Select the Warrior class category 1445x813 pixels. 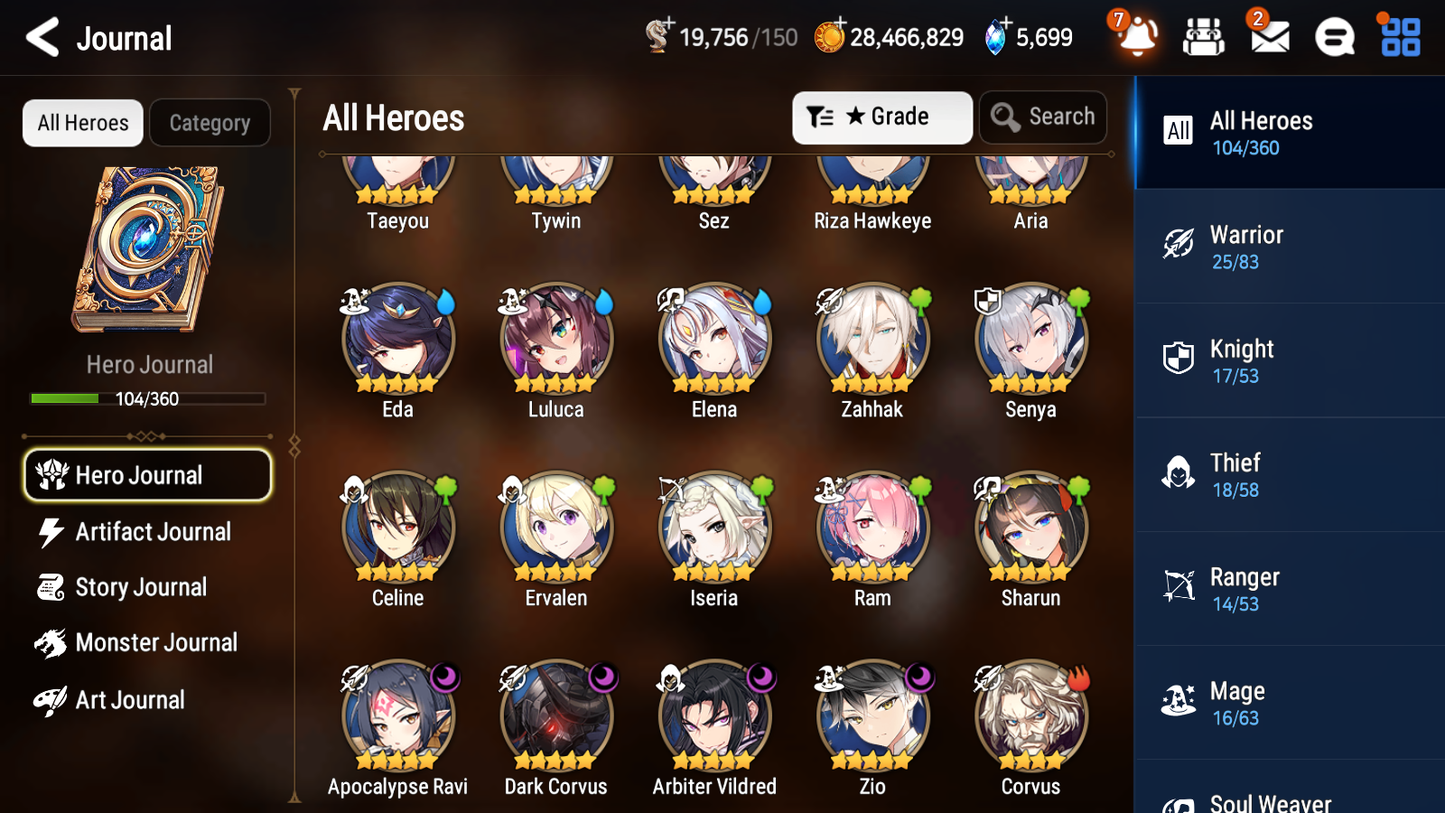coord(1289,247)
